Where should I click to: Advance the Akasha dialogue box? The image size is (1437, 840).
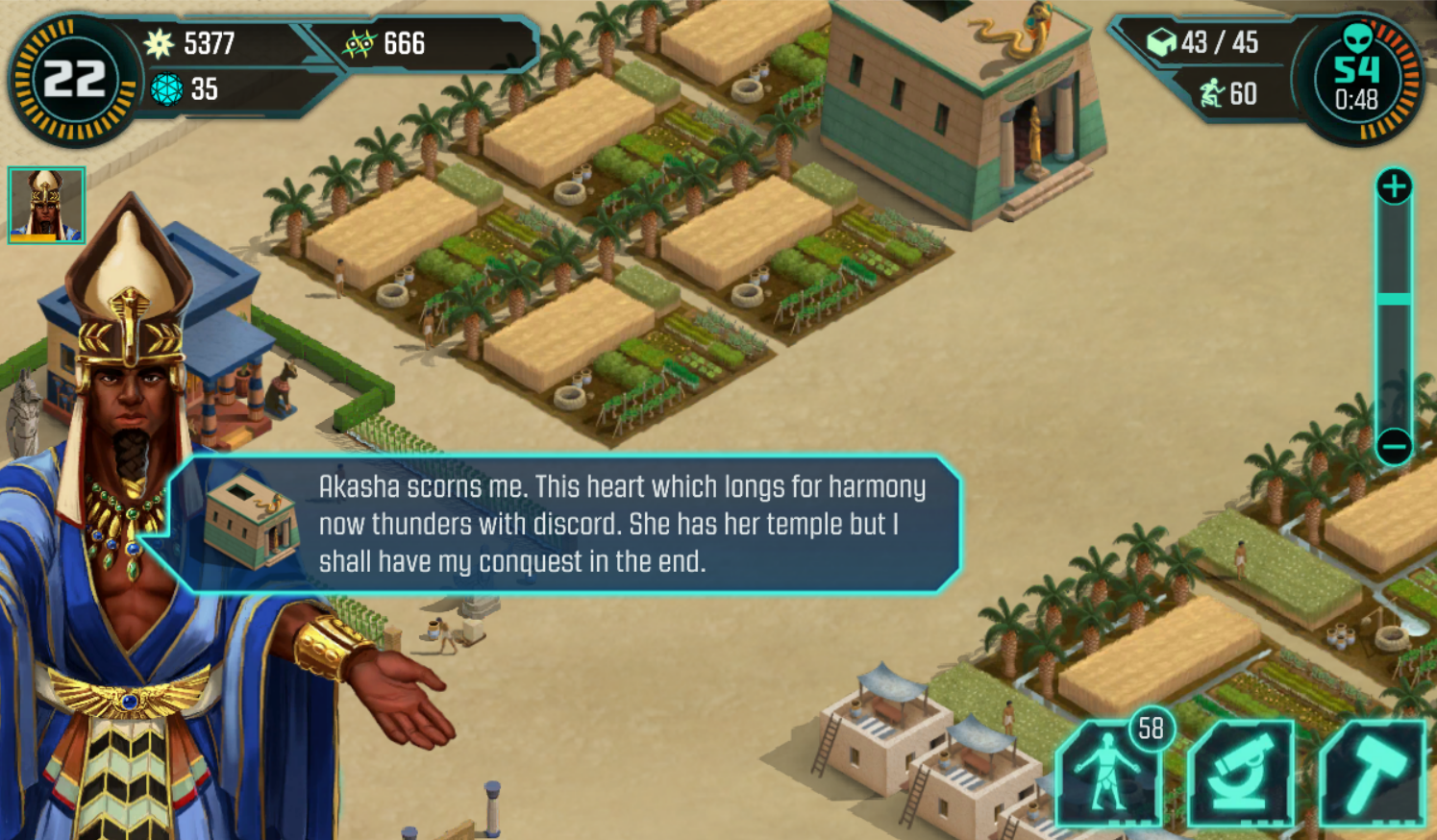pos(567,524)
